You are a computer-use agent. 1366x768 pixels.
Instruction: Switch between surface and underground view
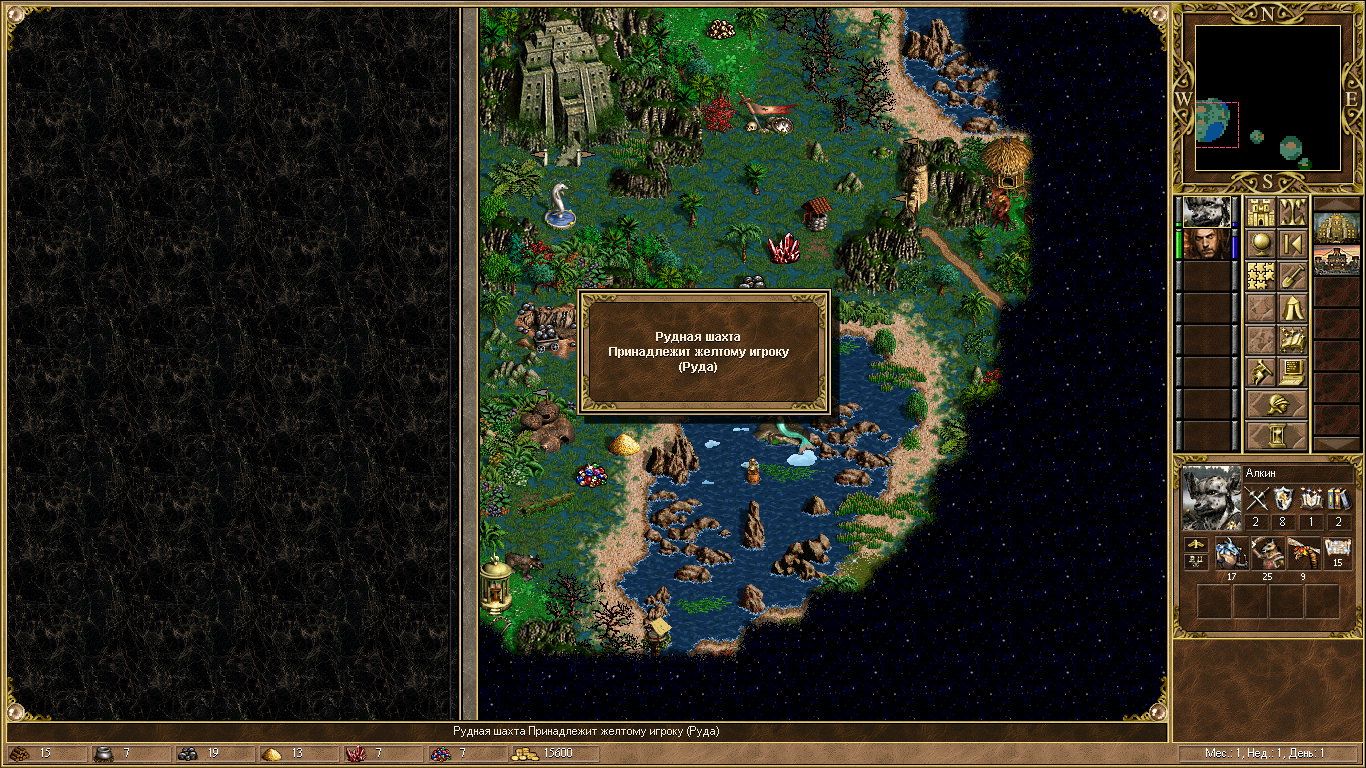1292,212
